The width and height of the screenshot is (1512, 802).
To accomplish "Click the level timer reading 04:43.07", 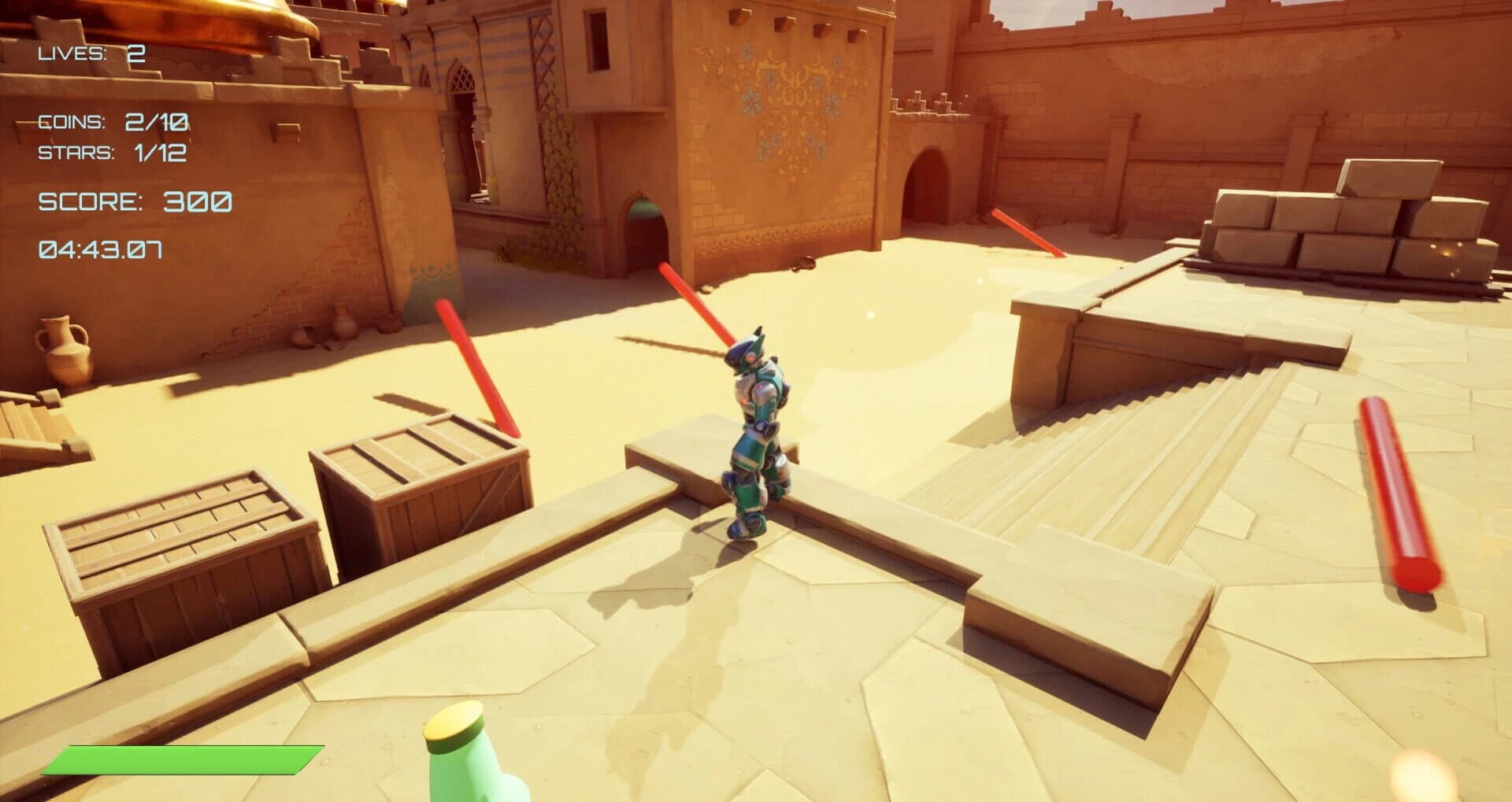I will point(101,250).
